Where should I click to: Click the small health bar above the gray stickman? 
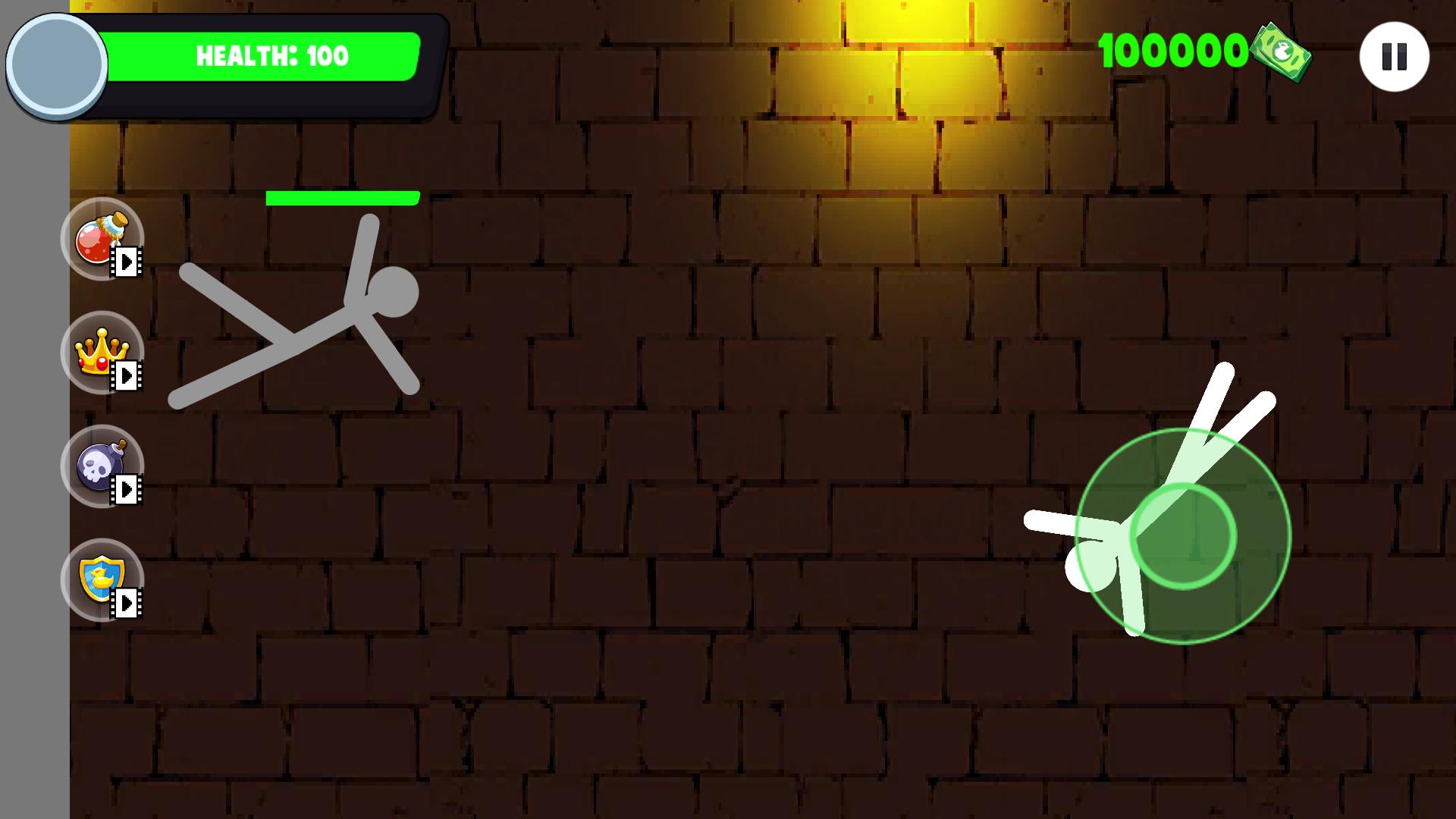pyautogui.click(x=343, y=196)
